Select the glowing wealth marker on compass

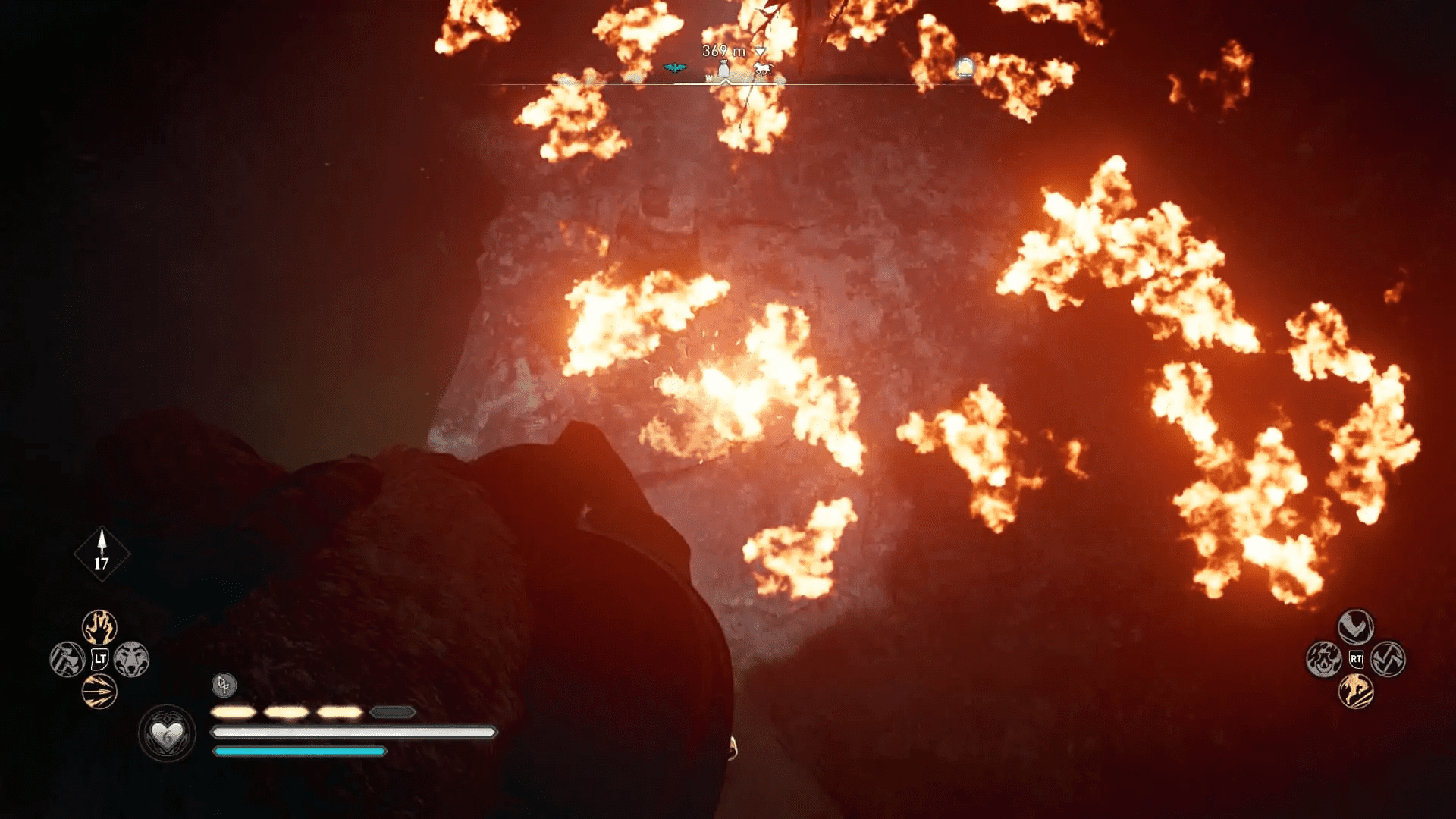click(x=965, y=67)
